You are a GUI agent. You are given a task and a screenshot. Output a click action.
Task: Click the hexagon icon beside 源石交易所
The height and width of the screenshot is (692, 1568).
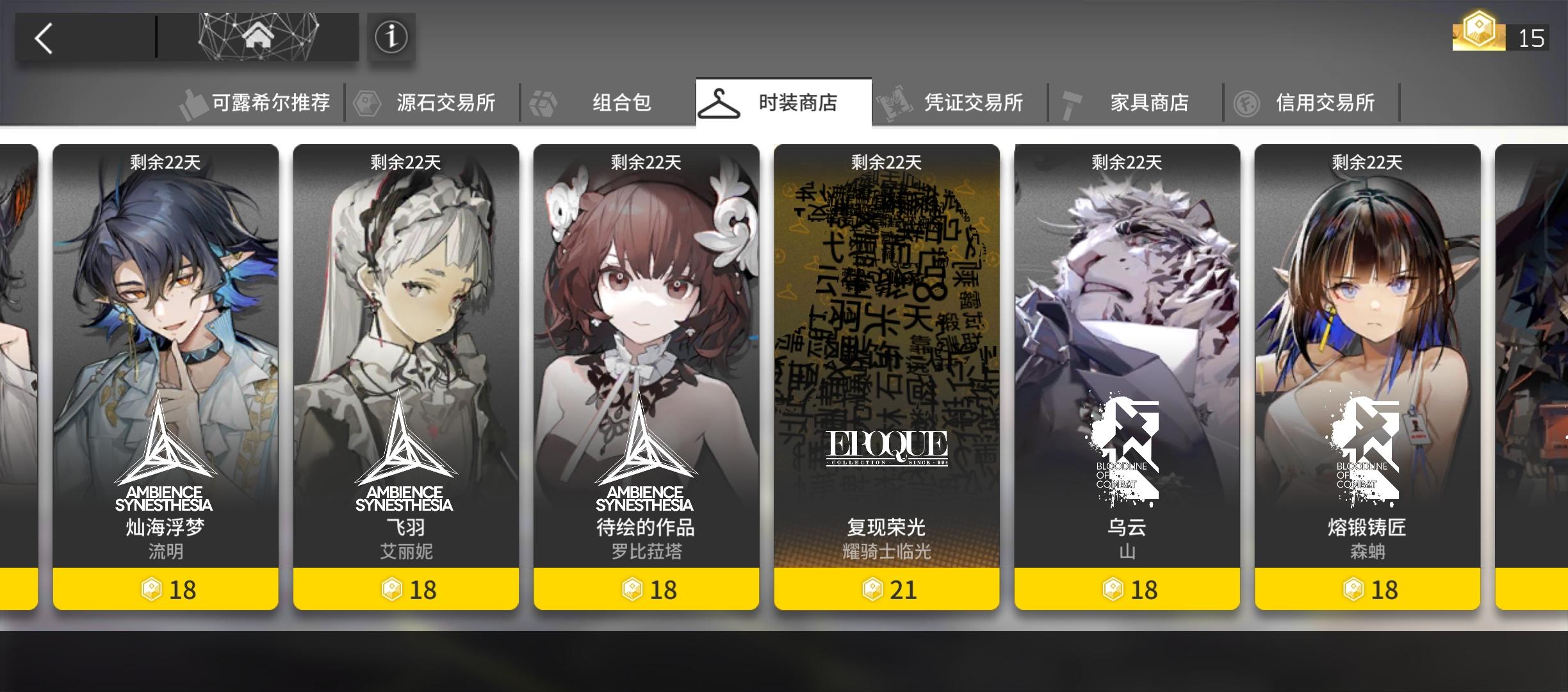click(x=366, y=101)
